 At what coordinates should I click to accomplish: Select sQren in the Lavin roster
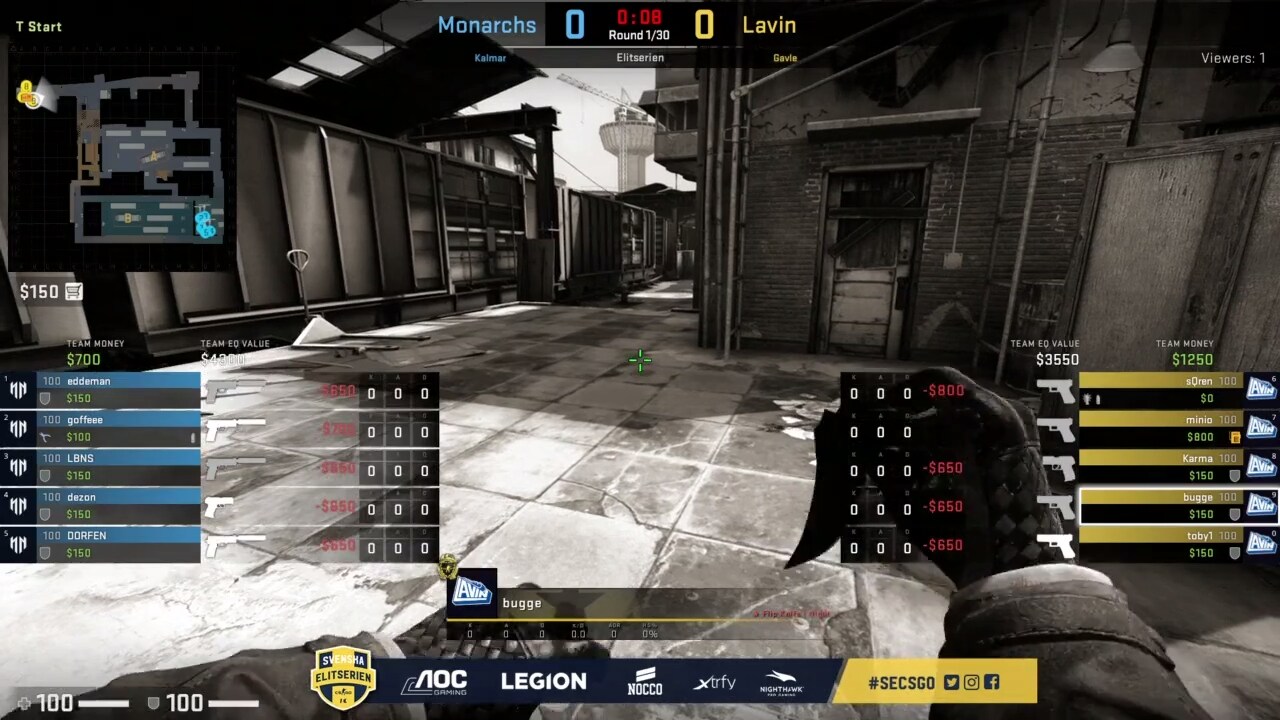1160,389
